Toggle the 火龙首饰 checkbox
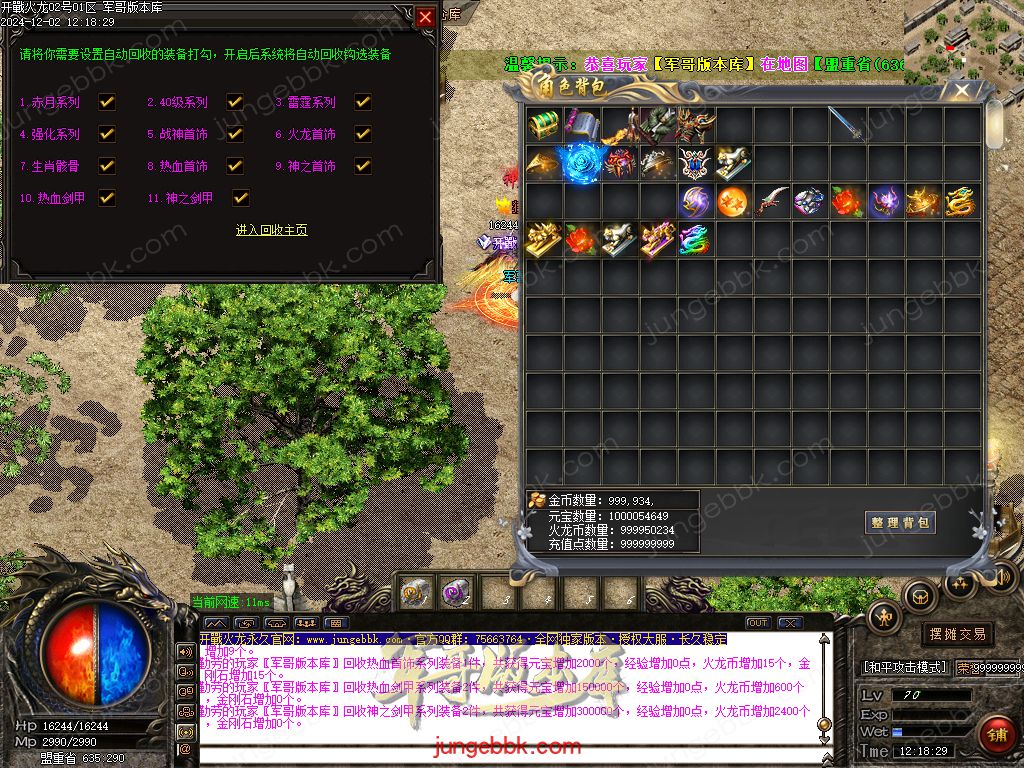The image size is (1024, 768). (363, 134)
